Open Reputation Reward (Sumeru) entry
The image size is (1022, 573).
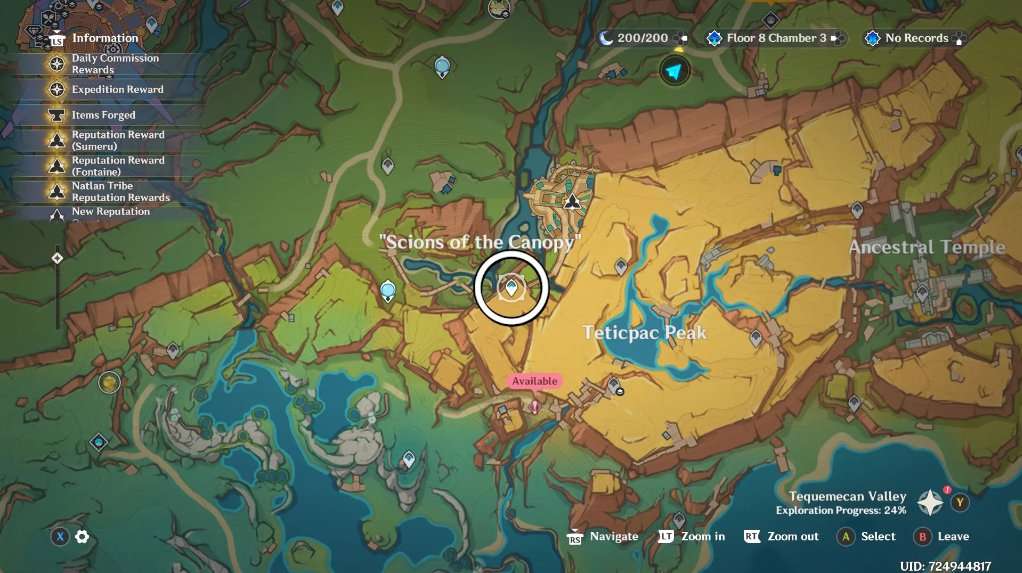(116, 140)
